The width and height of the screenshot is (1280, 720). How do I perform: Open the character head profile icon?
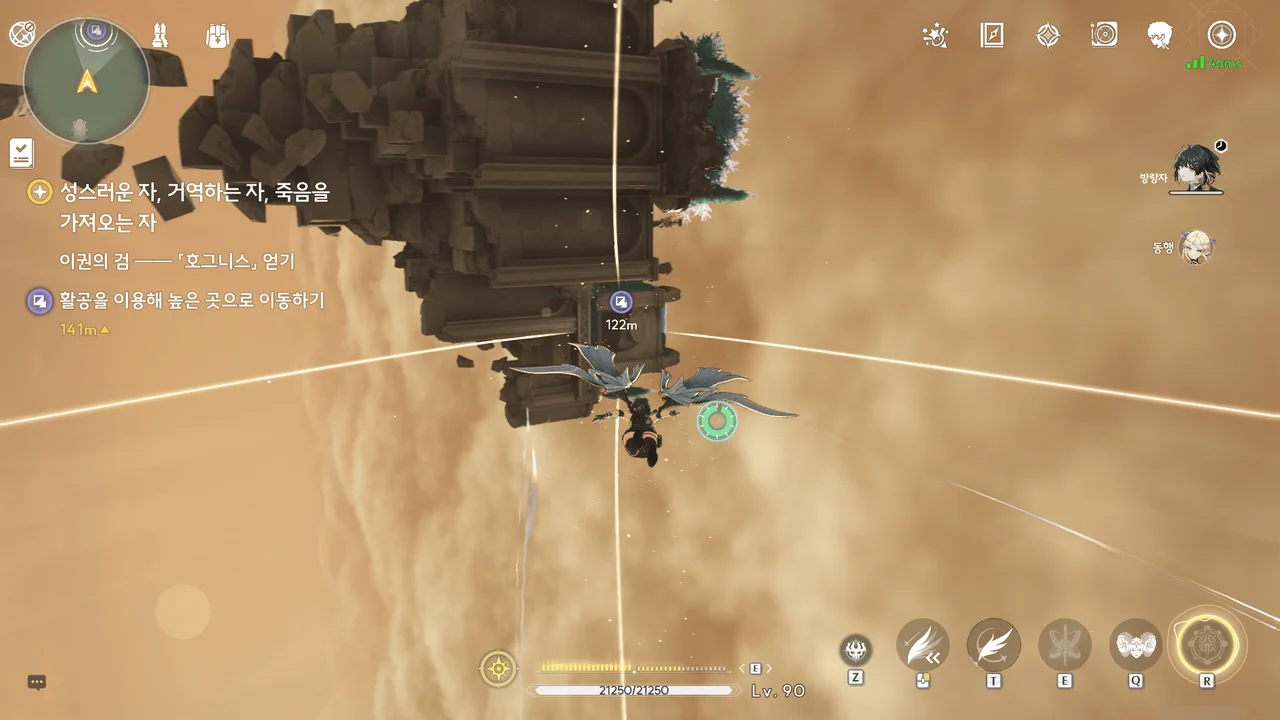[x=1160, y=36]
